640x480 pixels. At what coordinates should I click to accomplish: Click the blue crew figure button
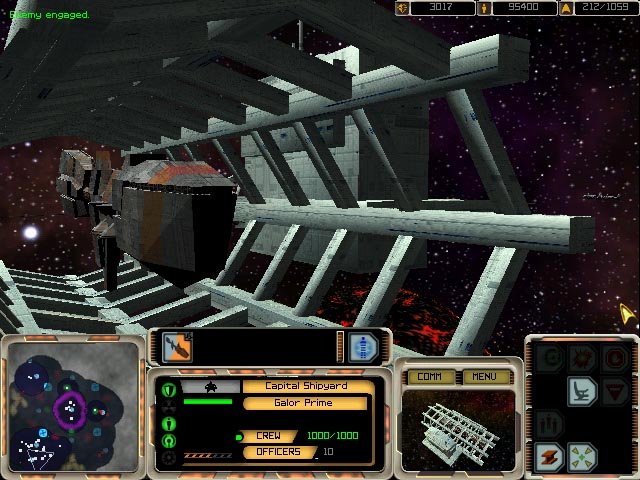[x=364, y=346]
